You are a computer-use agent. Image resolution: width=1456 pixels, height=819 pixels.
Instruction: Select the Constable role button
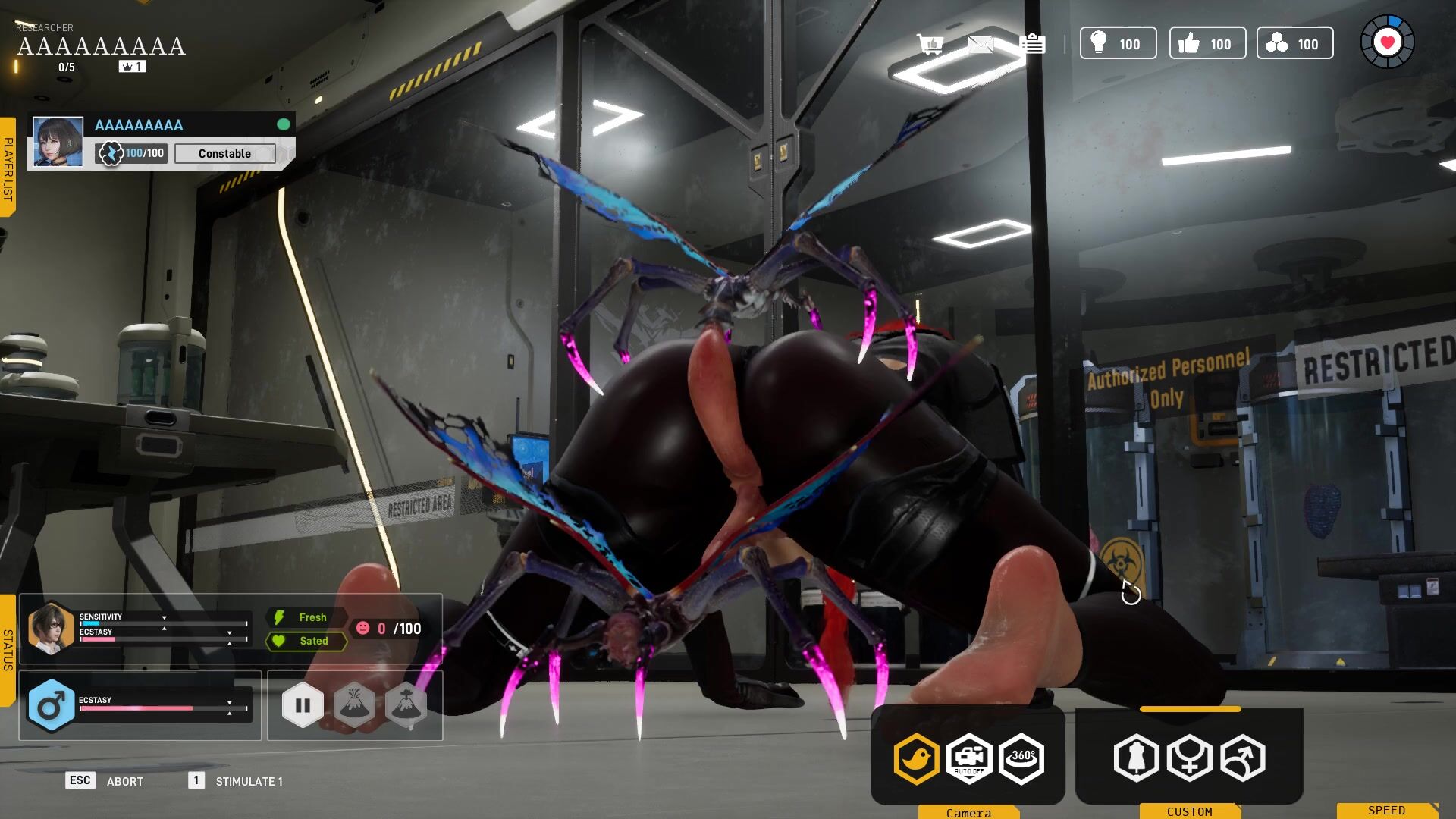pos(224,153)
